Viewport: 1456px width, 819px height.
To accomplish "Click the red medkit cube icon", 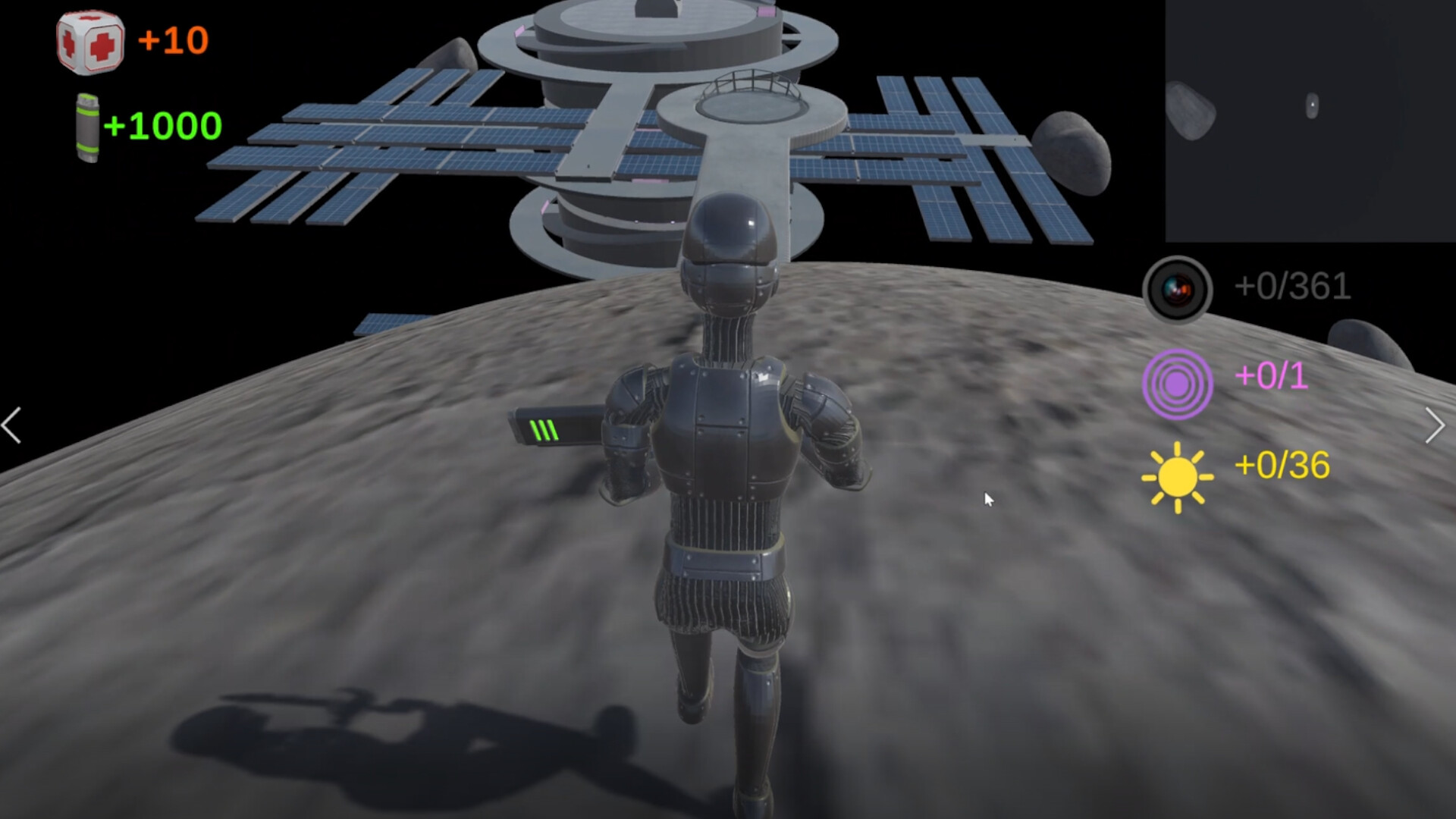I will tap(91, 42).
